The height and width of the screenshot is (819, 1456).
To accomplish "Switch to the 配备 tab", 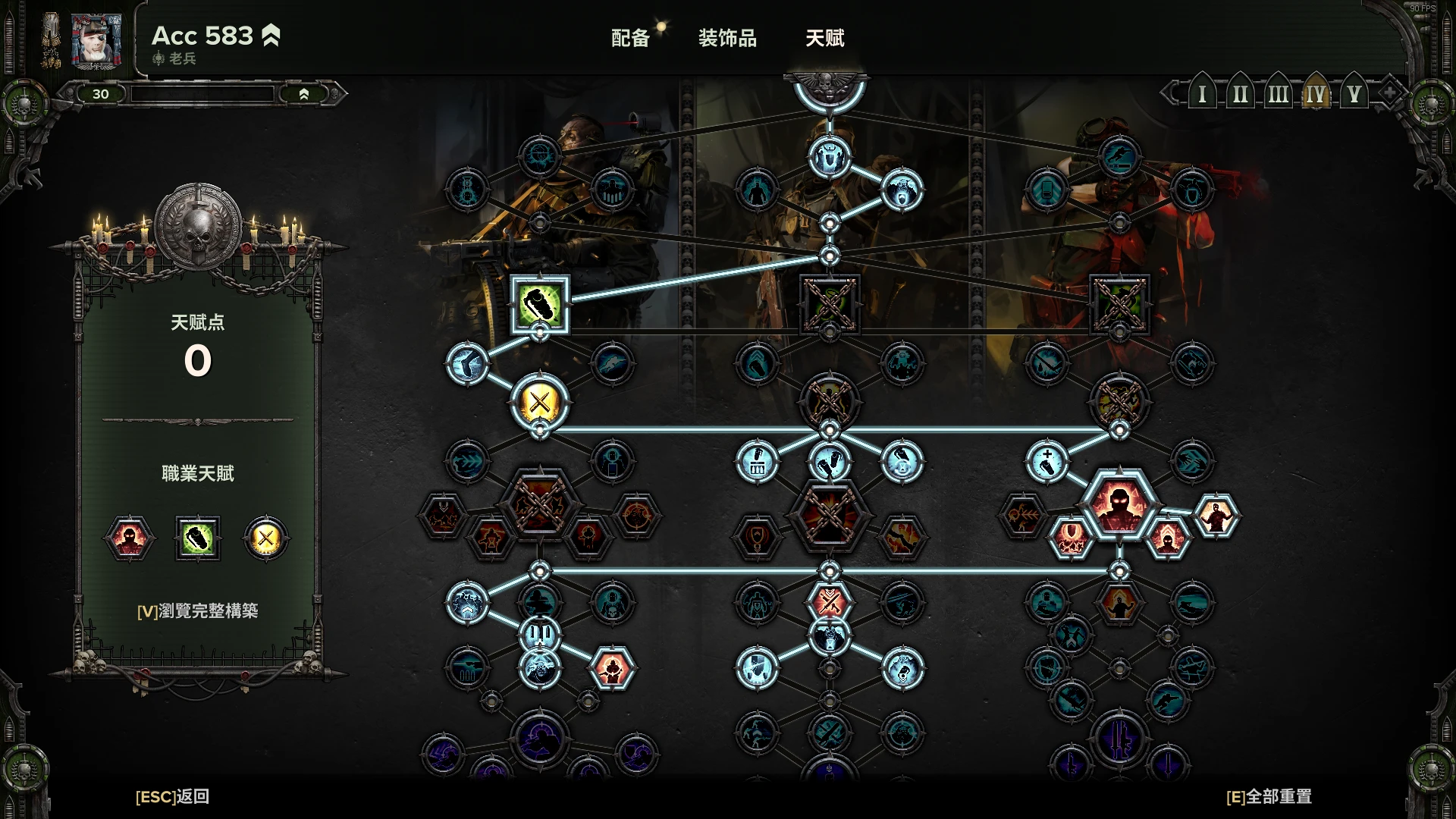I will (630, 38).
